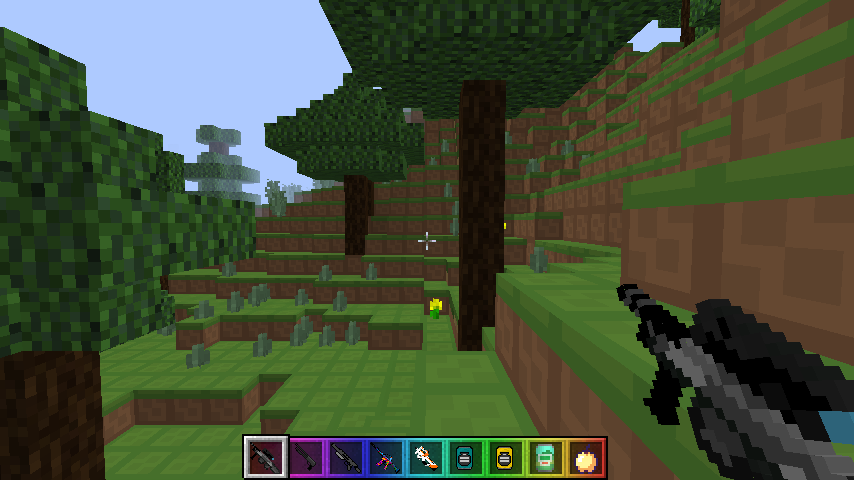The height and width of the screenshot is (480, 854).
Task: Switch to the shotgun in the purple slot
Action: 307,458
